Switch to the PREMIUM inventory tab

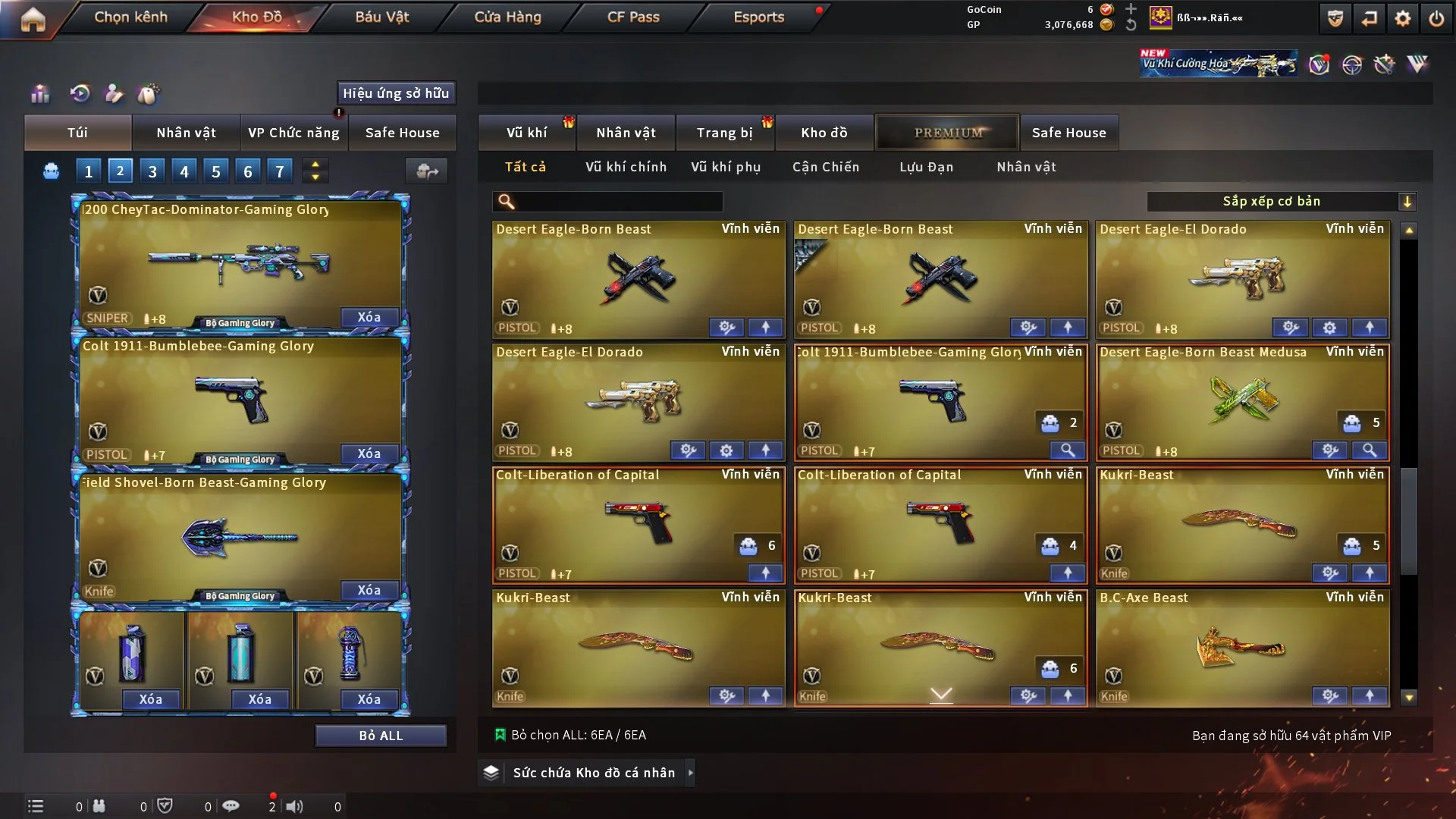point(948,133)
